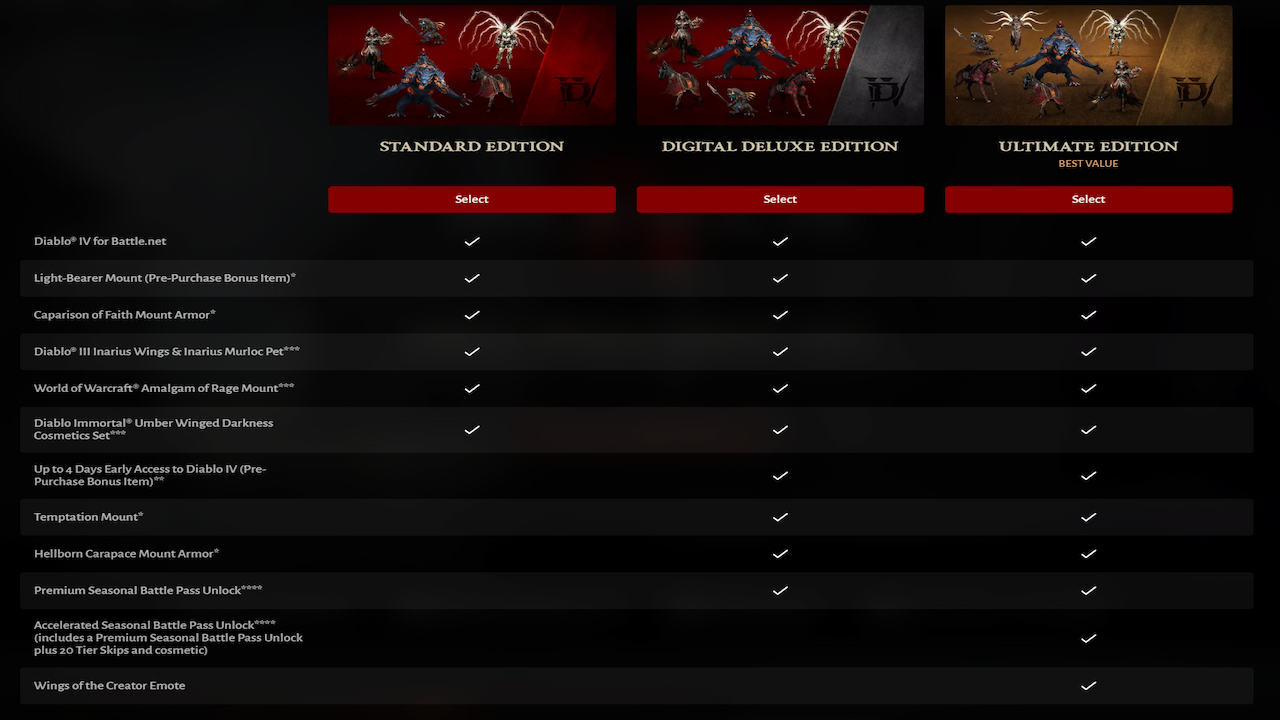This screenshot has width=1280, height=720.
Task: Open the Ultimate Edition artwork preview
Action: click(x=1088, y=64)
